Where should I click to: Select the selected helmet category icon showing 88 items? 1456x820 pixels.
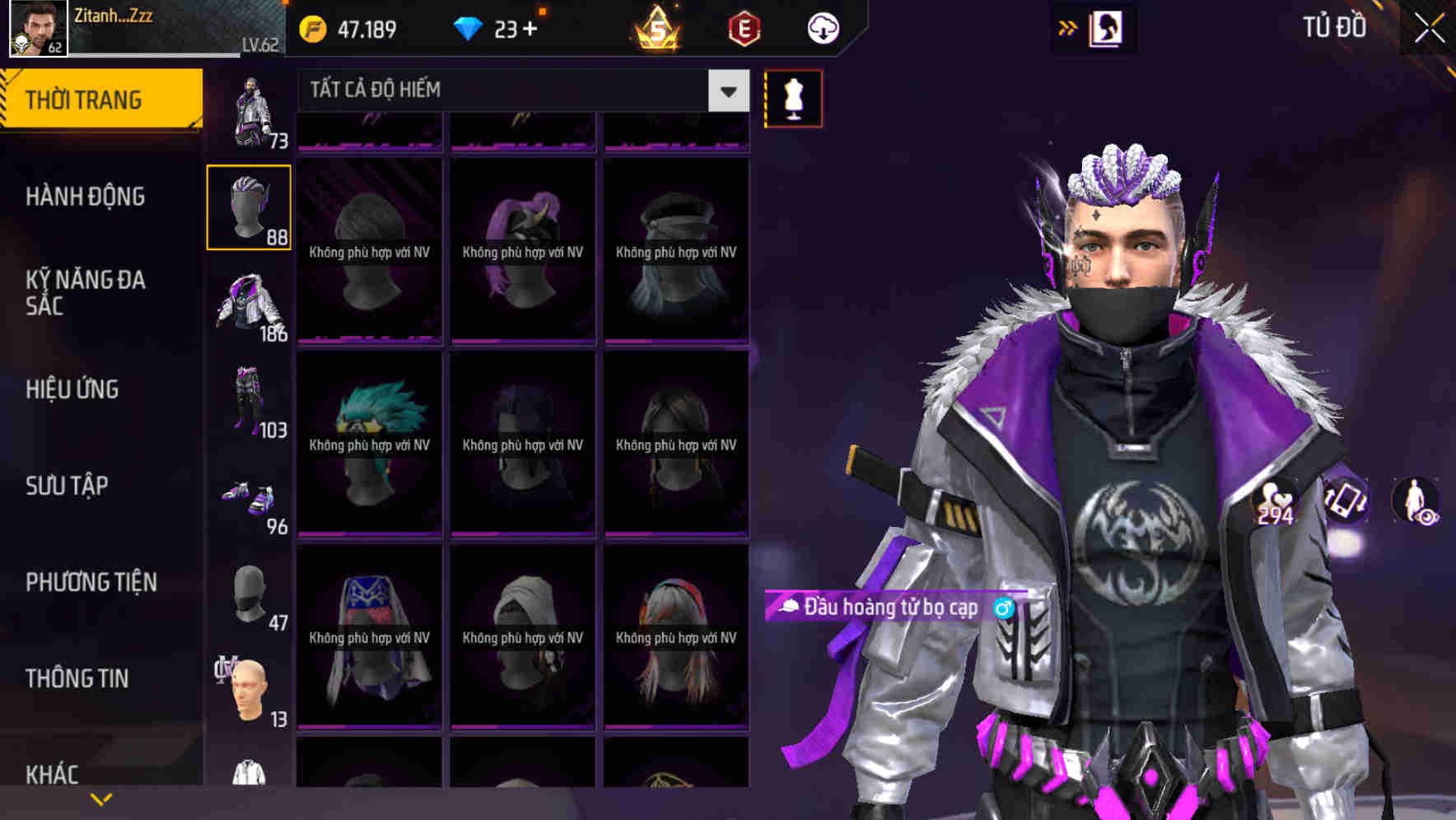click(250, 206)
